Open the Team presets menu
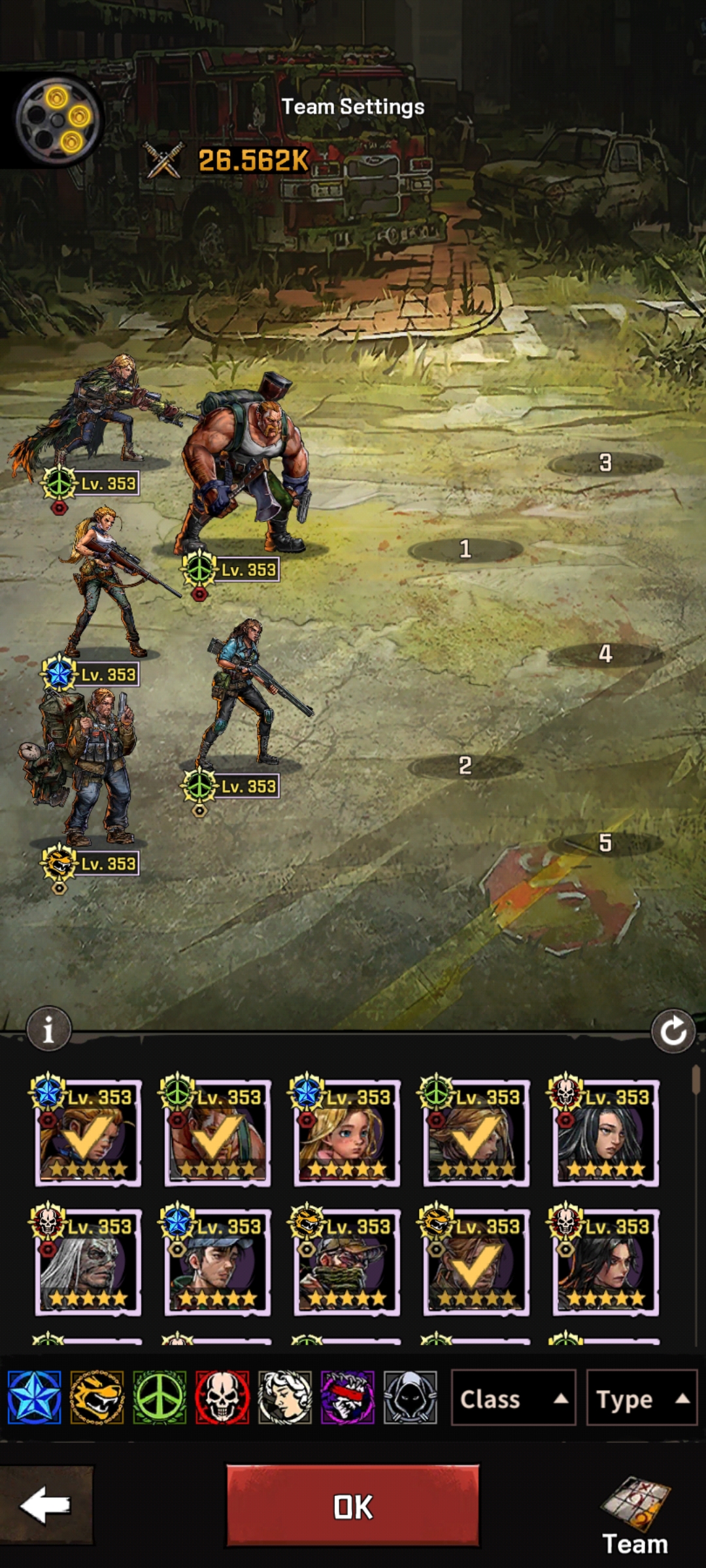 pos(635,1516)
